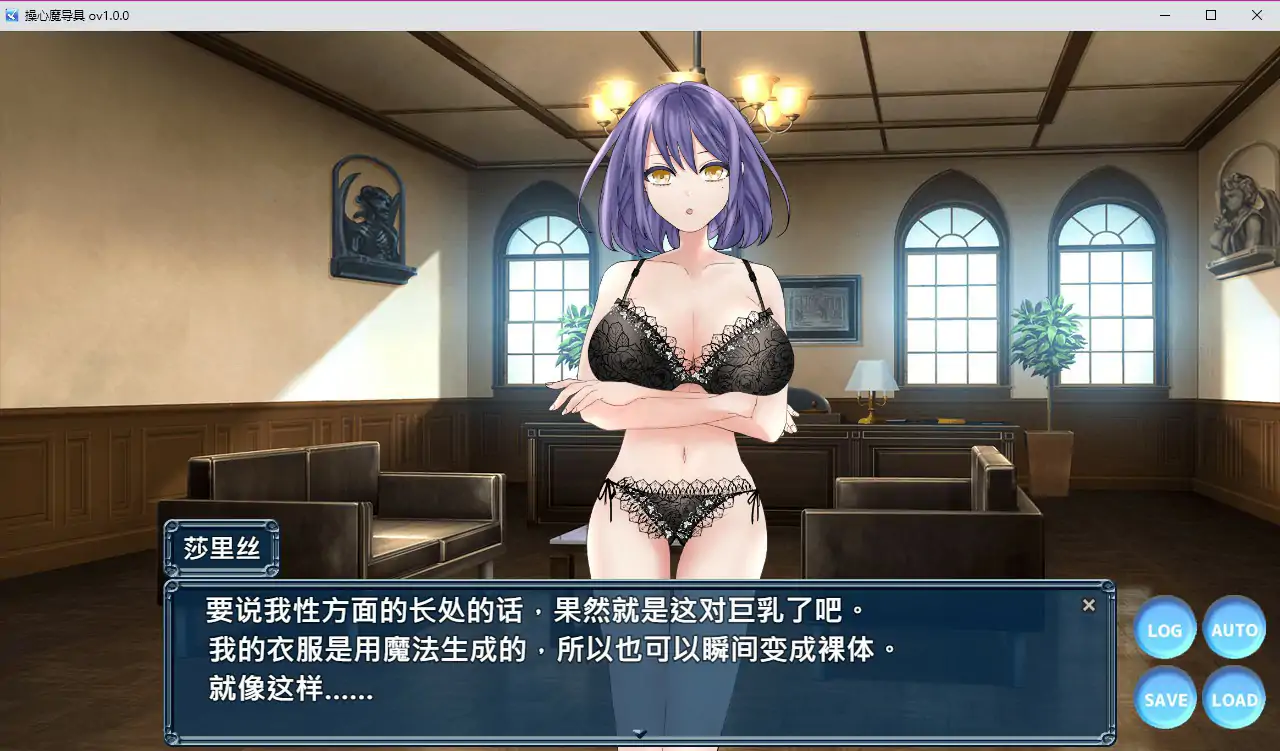Click the game icon in the title bar
Screen dimensions: 1280x751
[x=12, y=15]
